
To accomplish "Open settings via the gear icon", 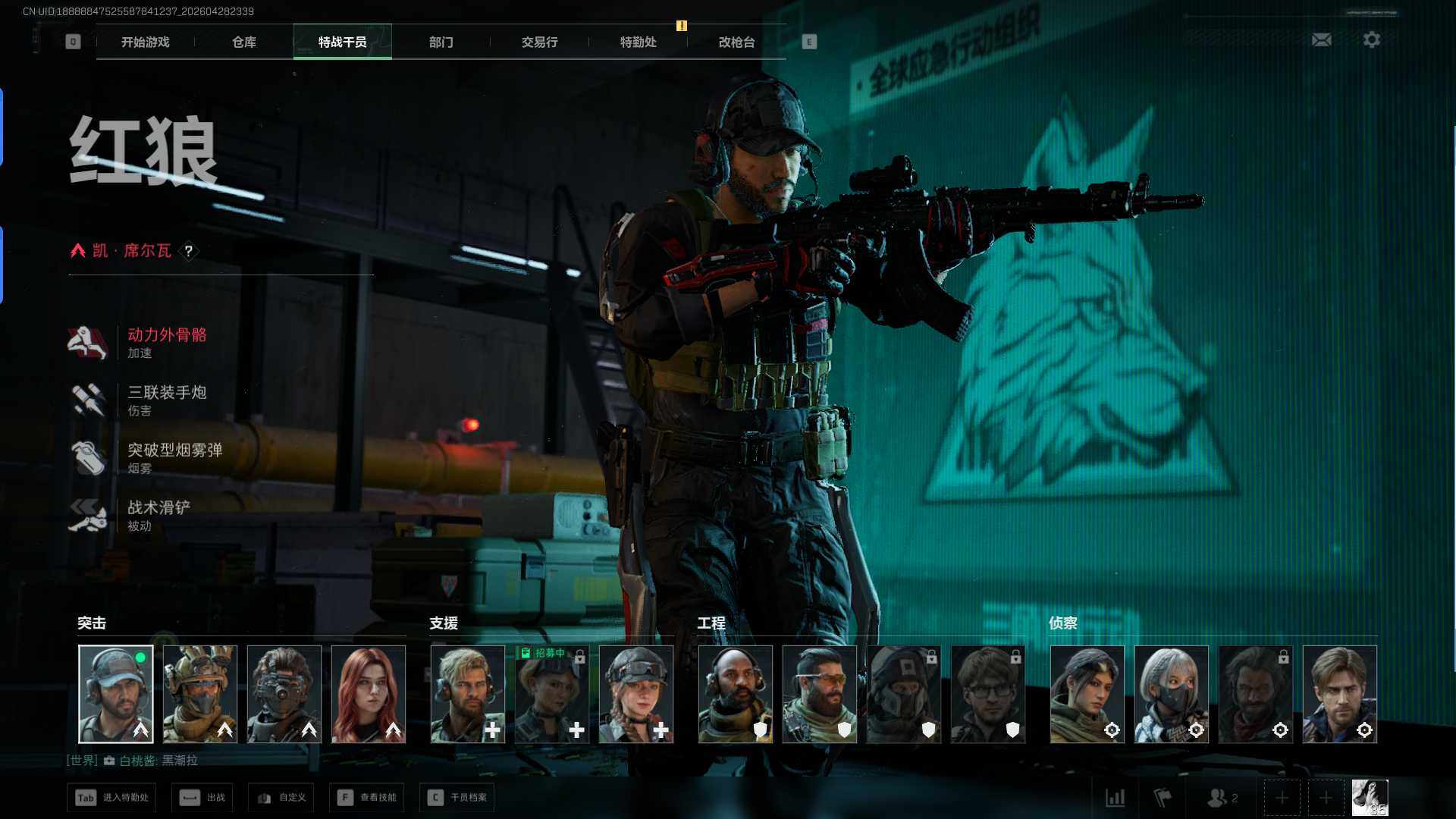I will click(1371, 39).
